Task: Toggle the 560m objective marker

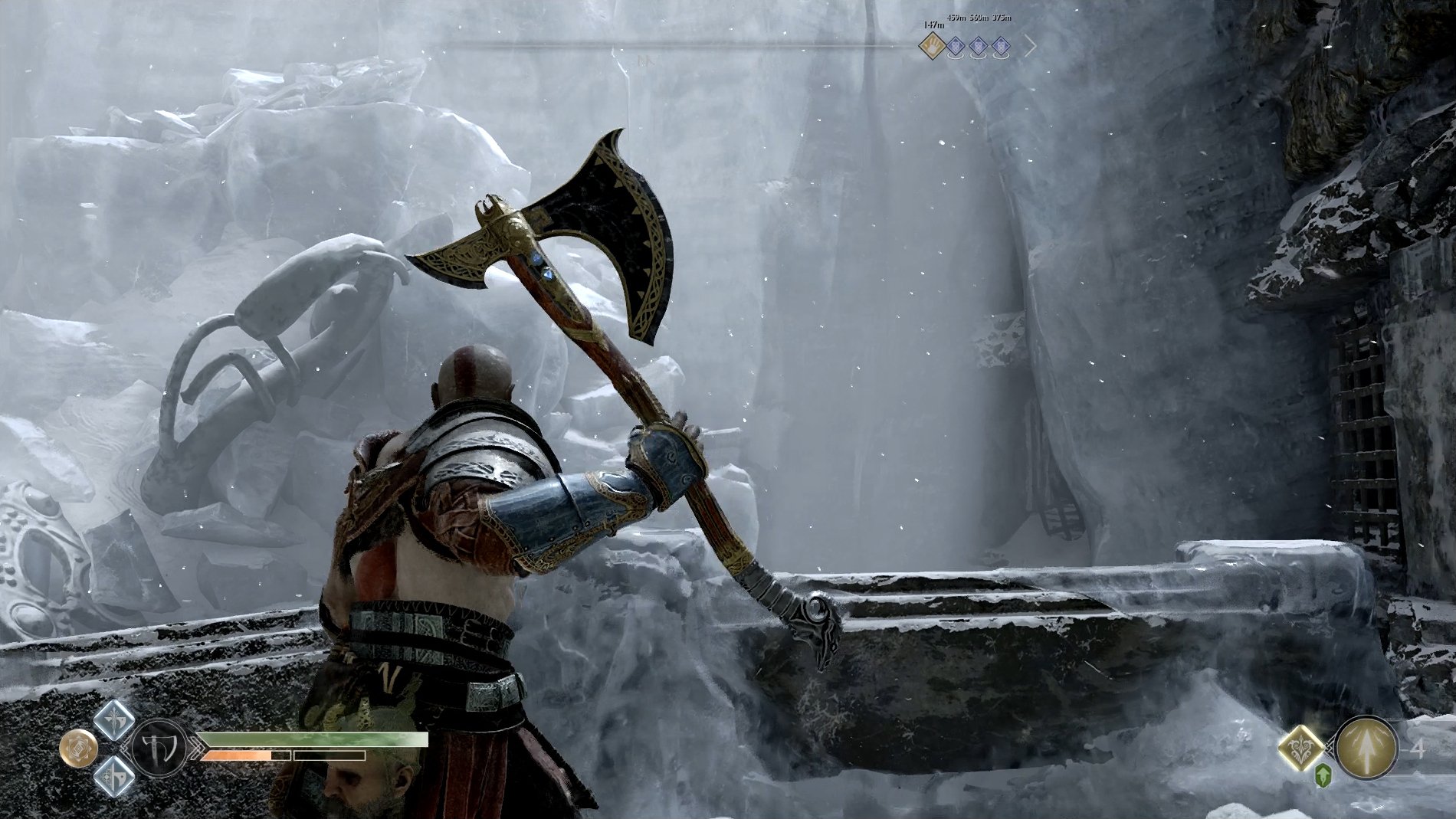Action: coord(978,48)
